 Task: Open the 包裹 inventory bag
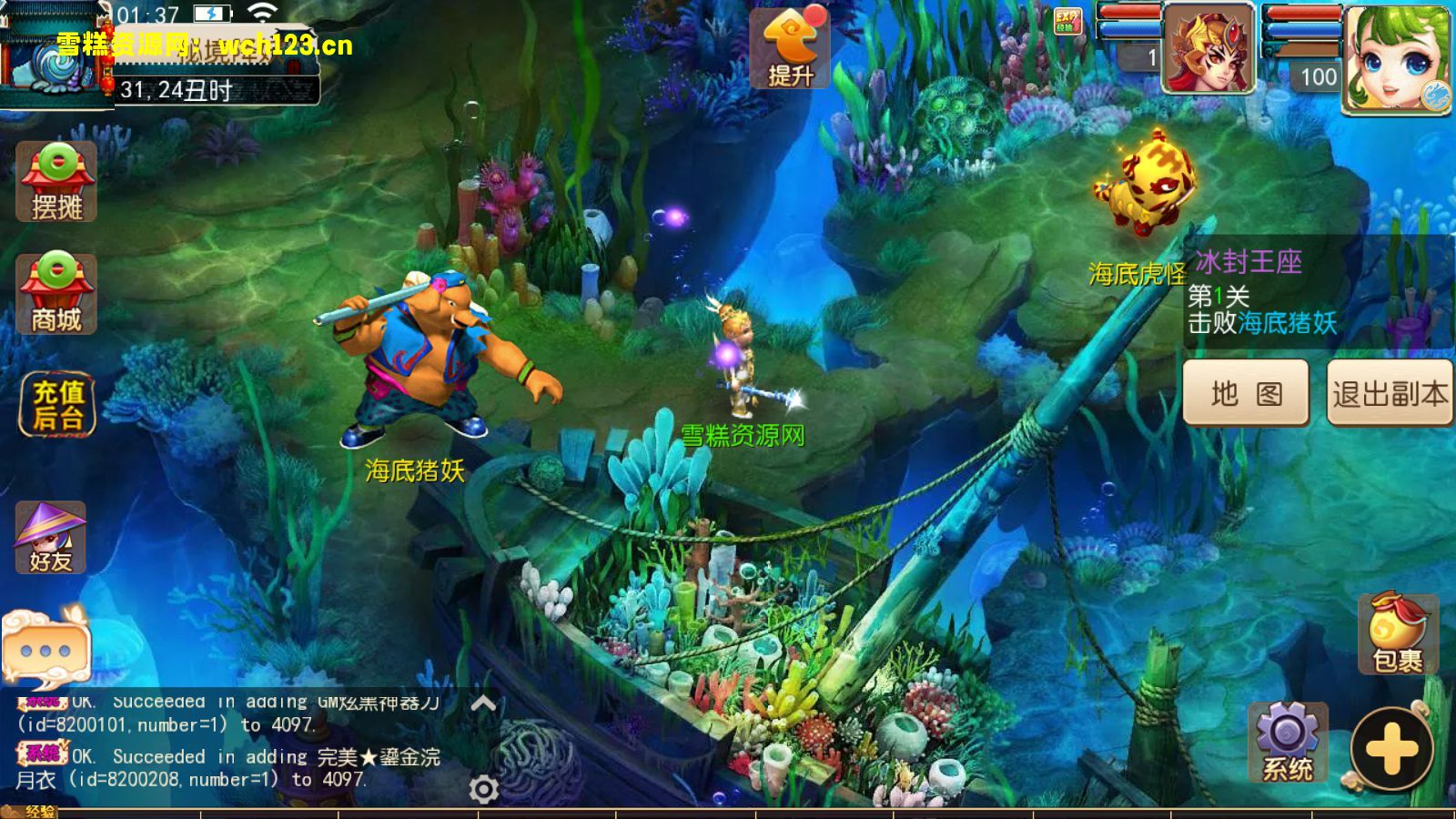(x=1397, y=634)
